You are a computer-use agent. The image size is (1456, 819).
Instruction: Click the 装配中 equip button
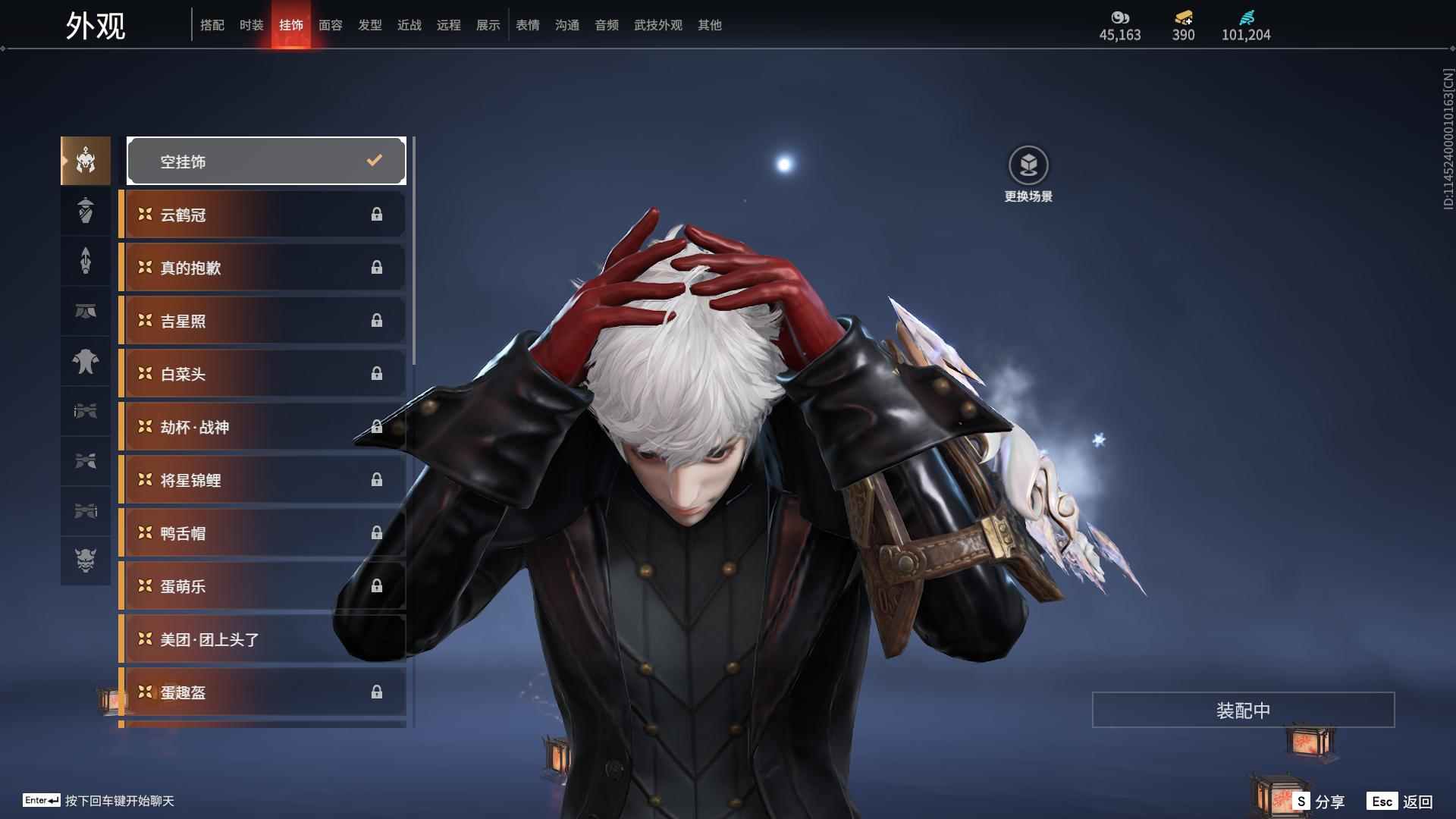click(1243, 710)
